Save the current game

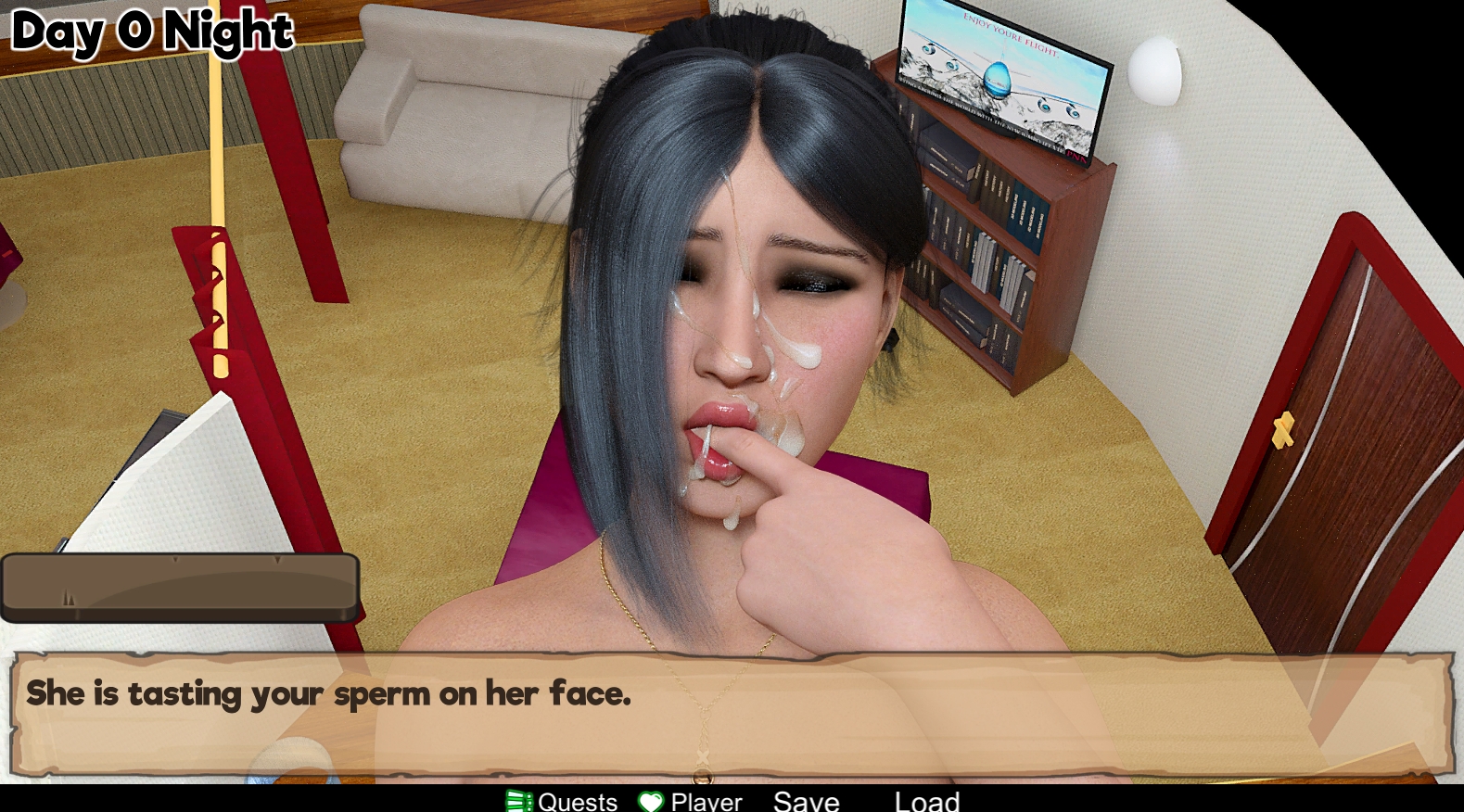[806, 801]
